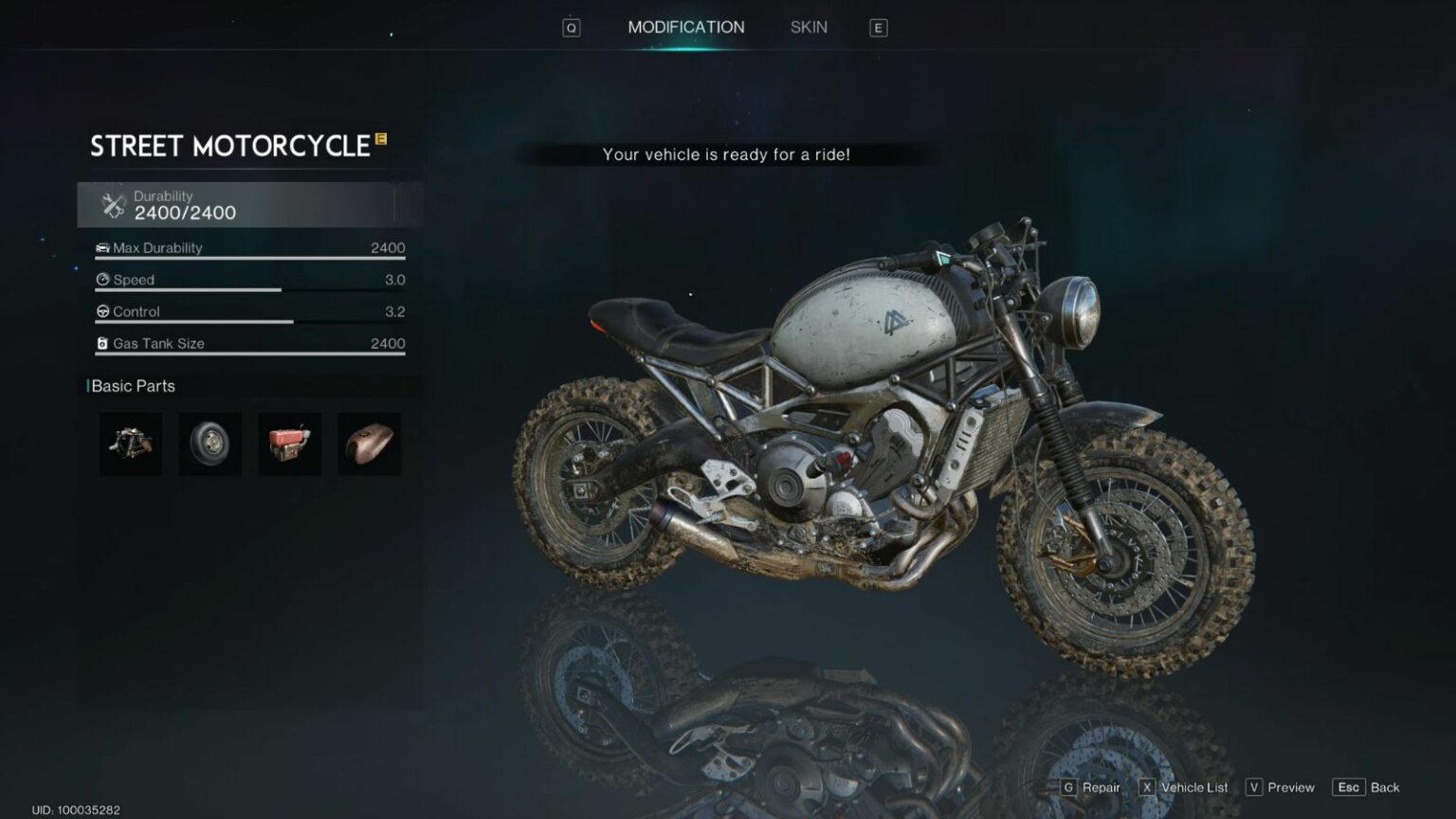Click the Speed gauge icon
Viewport: 1456px width, 819px height.
[x=102, y=280]
